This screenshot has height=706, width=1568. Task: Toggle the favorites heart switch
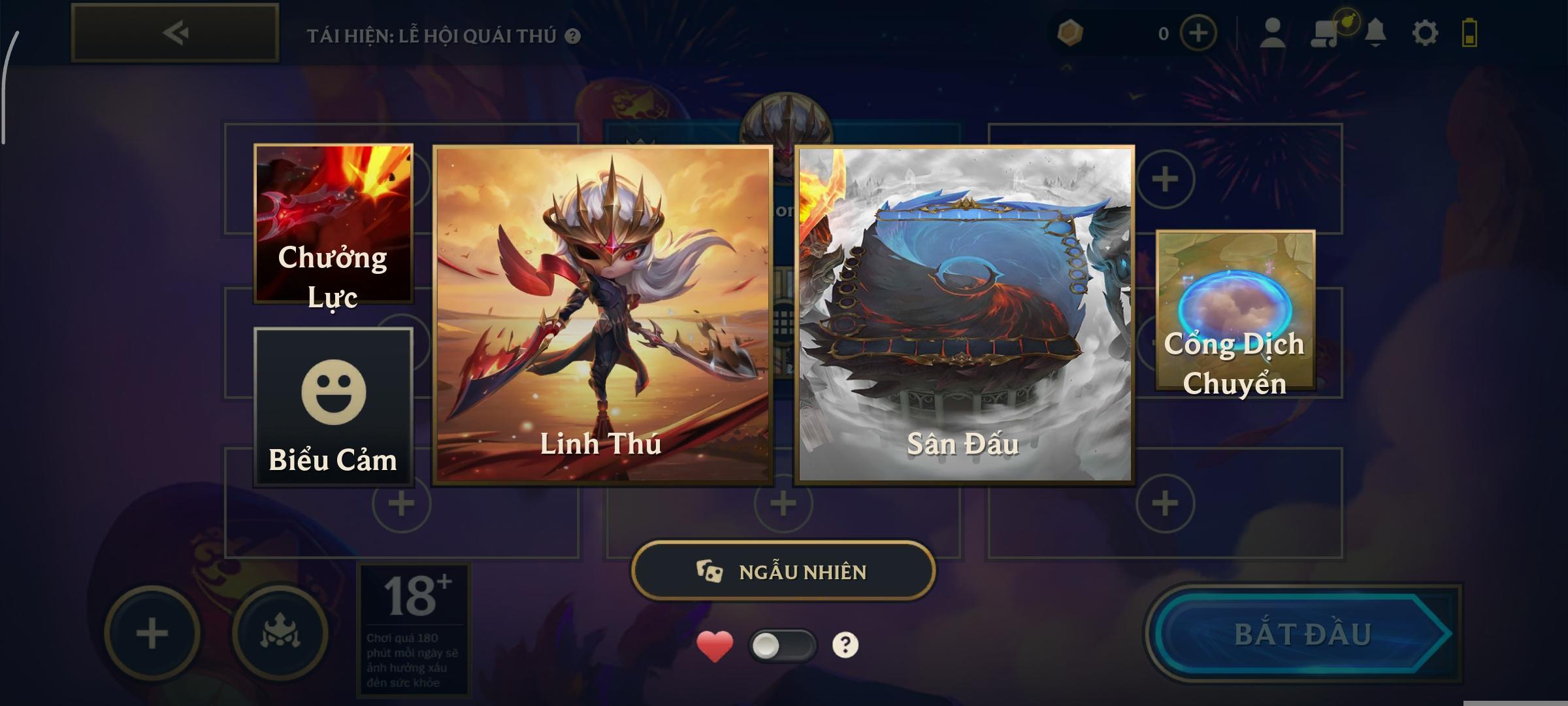[782, 646]
